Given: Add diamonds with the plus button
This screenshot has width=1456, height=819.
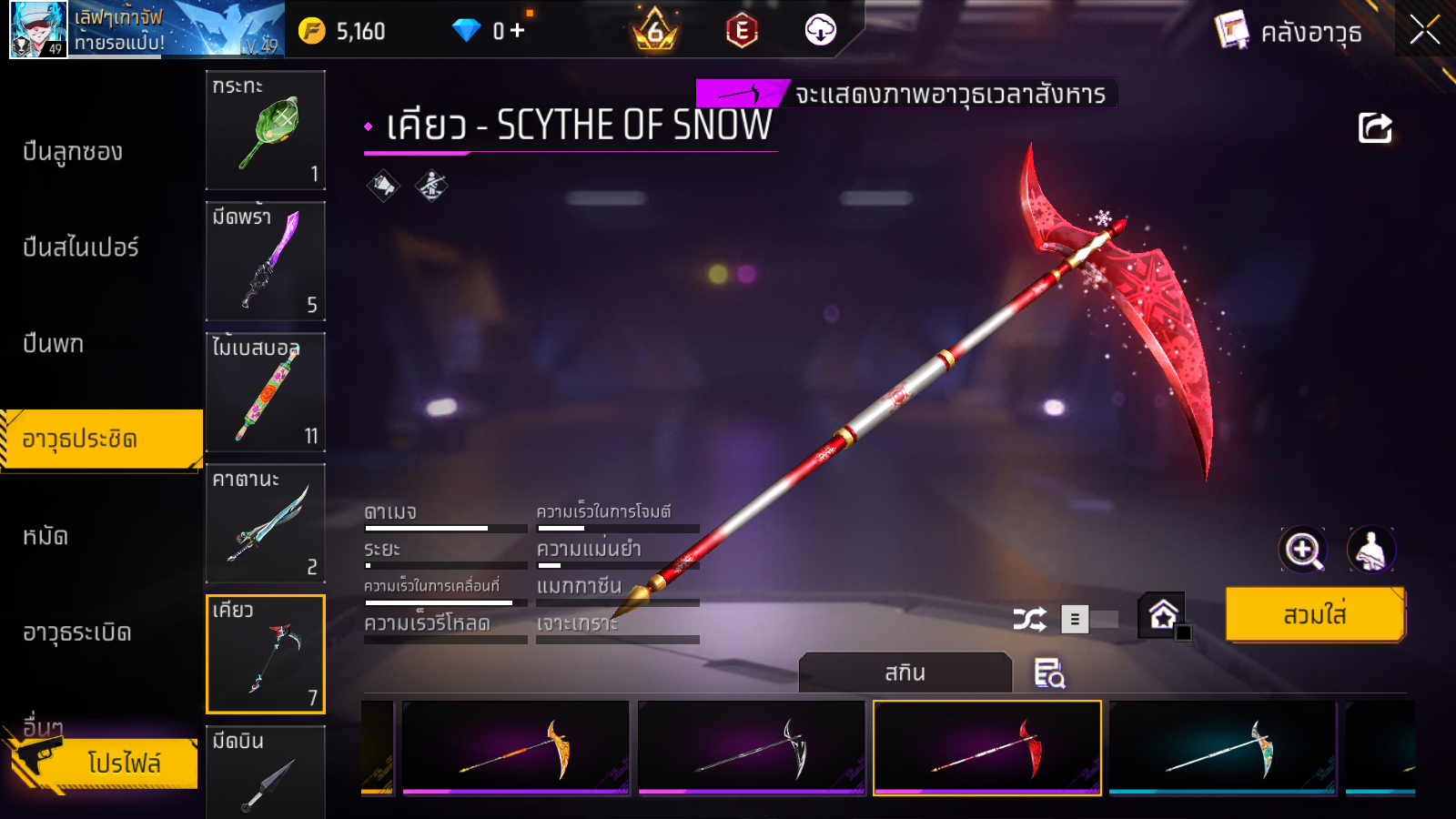Looking at the screenshot, I should pyautogui.click(x=518, y=31).
